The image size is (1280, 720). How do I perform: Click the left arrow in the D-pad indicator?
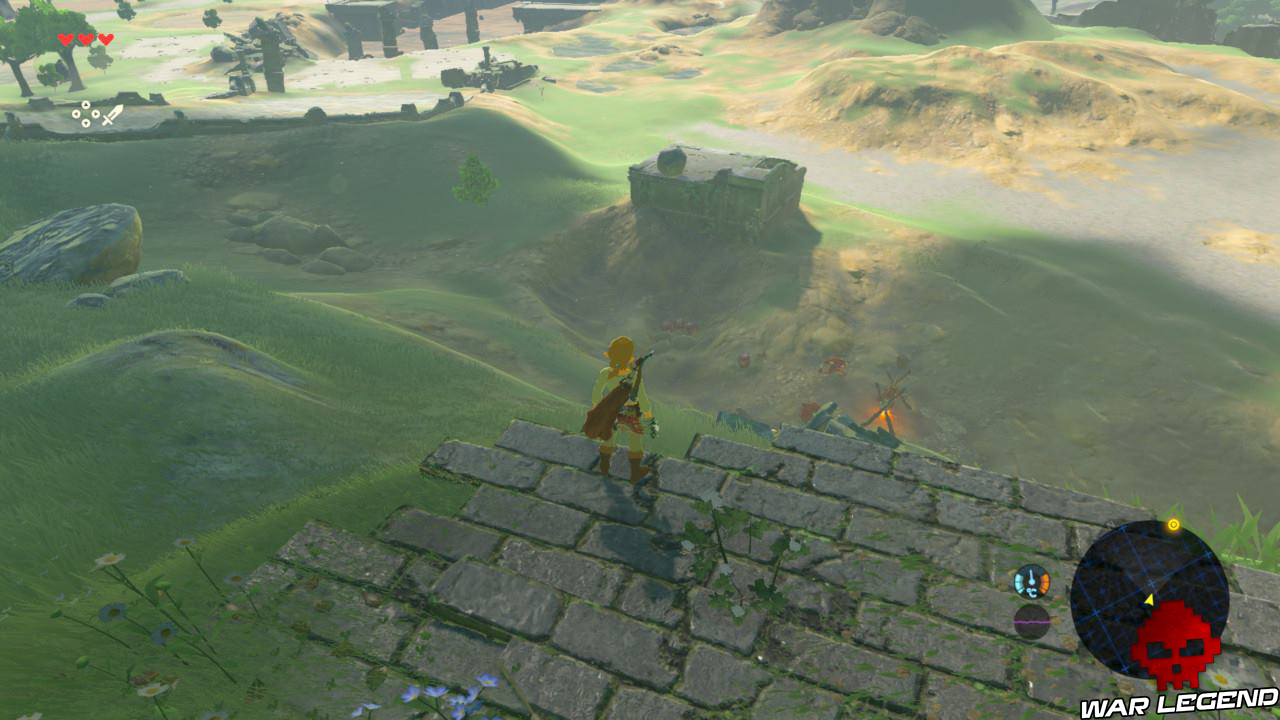pyautogui.click(x=76, y=114)
